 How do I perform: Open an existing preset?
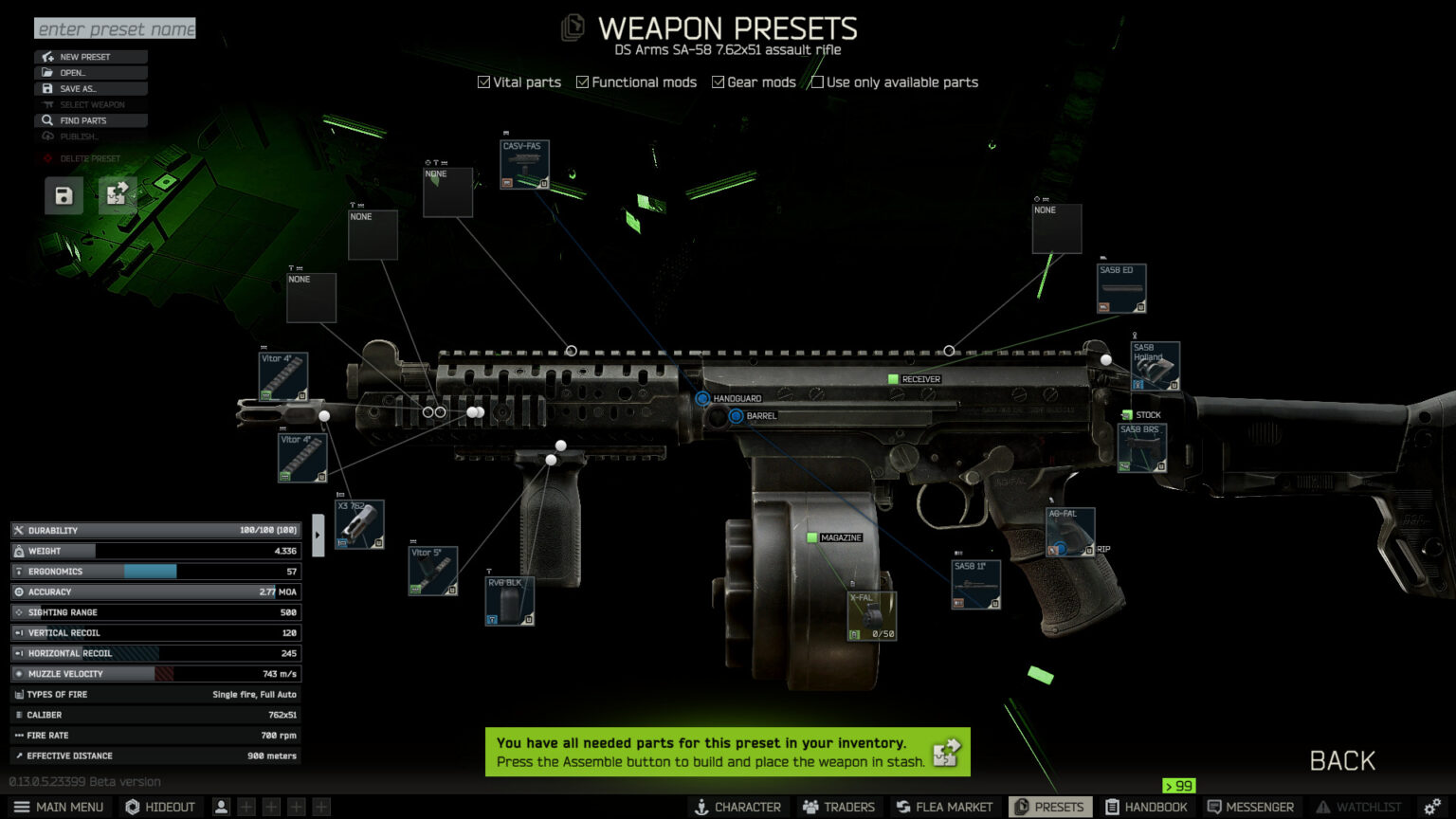pyautogui.click(x=91, y=73)
